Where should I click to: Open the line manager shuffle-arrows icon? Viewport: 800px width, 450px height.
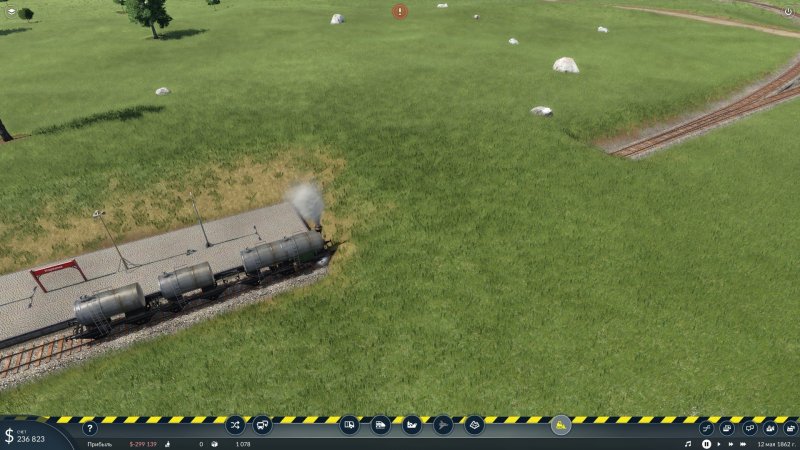(235, 425)
